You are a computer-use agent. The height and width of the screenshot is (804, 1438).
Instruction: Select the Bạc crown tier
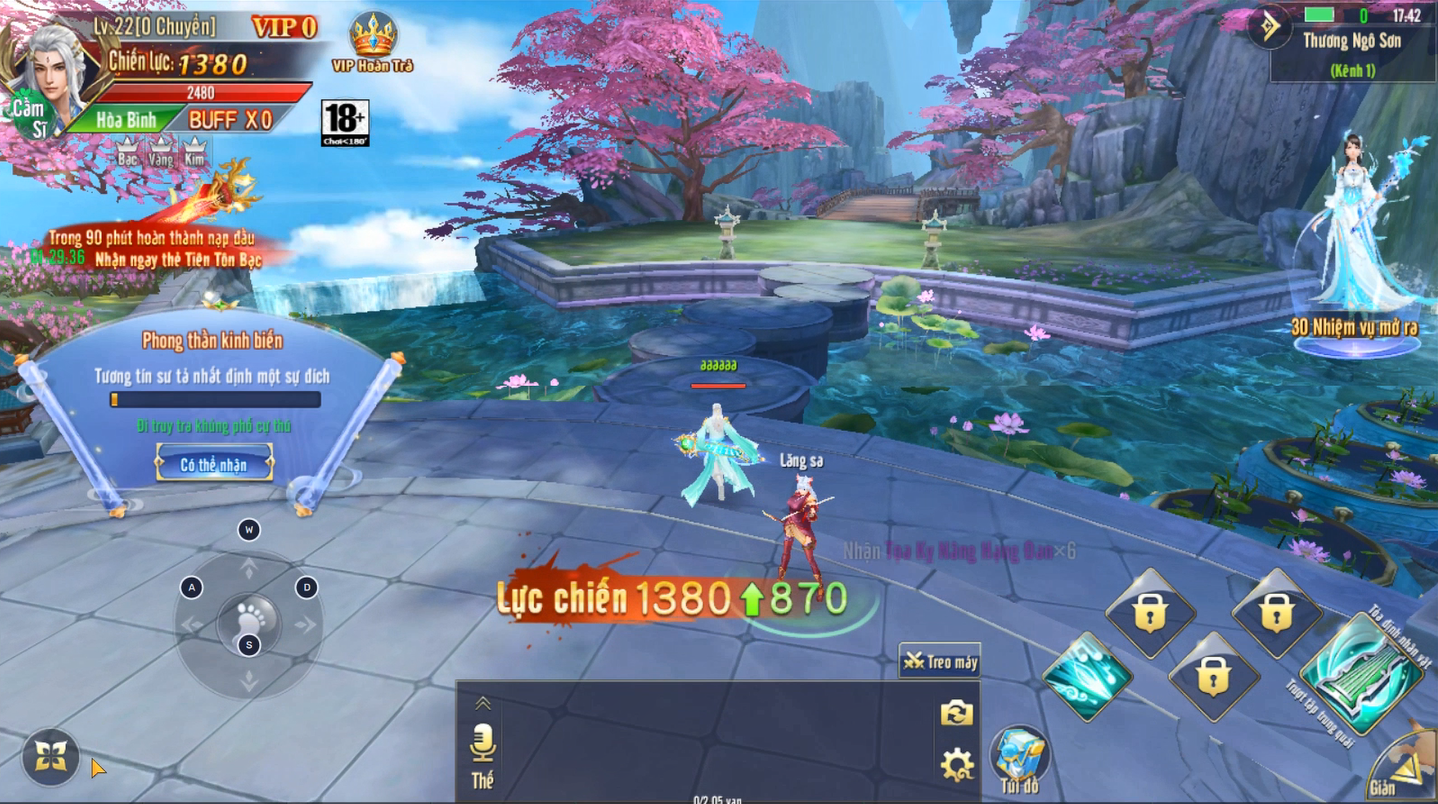point(128,151)
